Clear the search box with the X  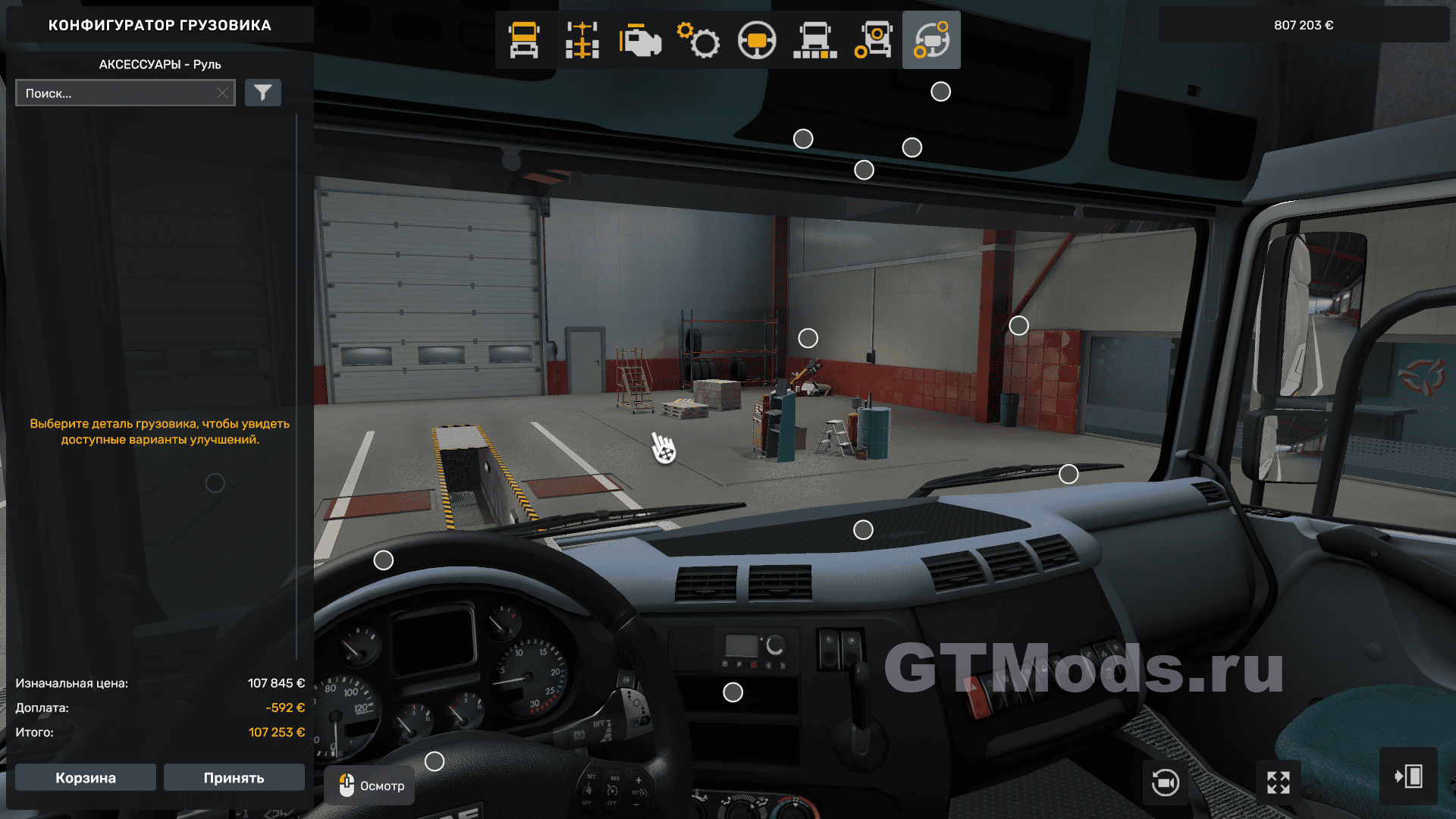click(222, 93)
